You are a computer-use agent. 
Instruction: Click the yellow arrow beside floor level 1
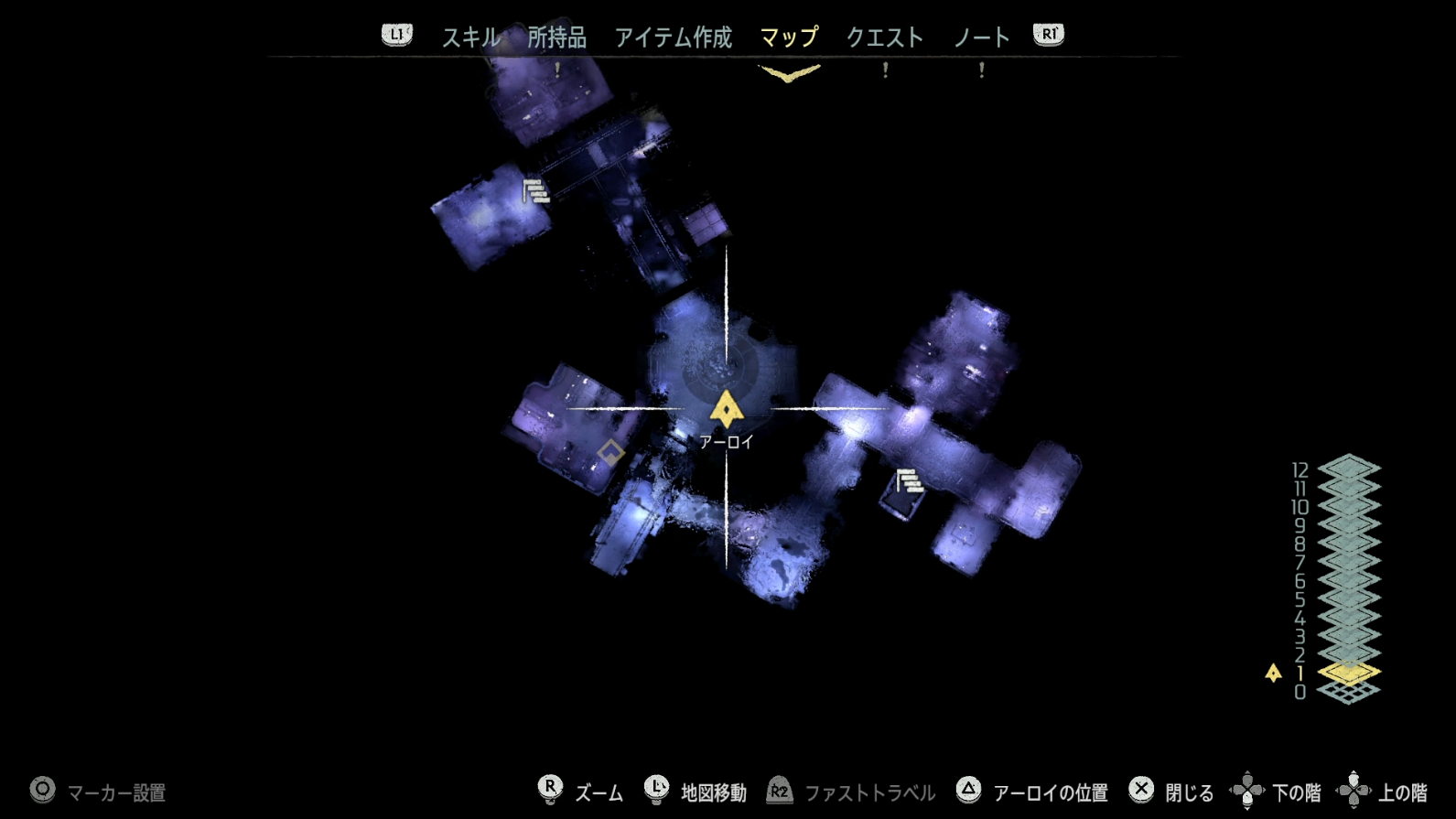(x=1273, y=671)
